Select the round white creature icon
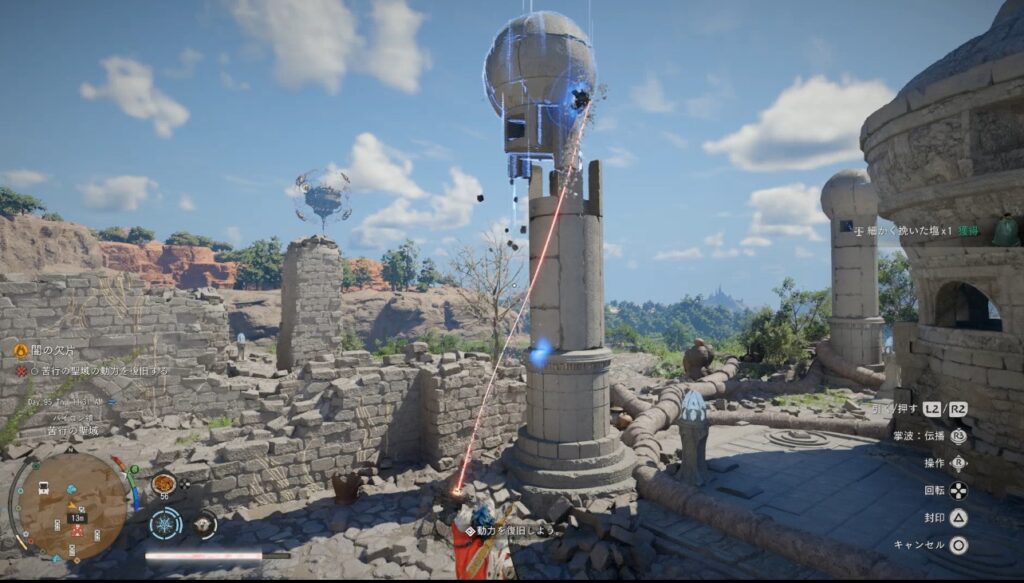The width and height of the screenshot is (1024, 583). pos(205,523)
